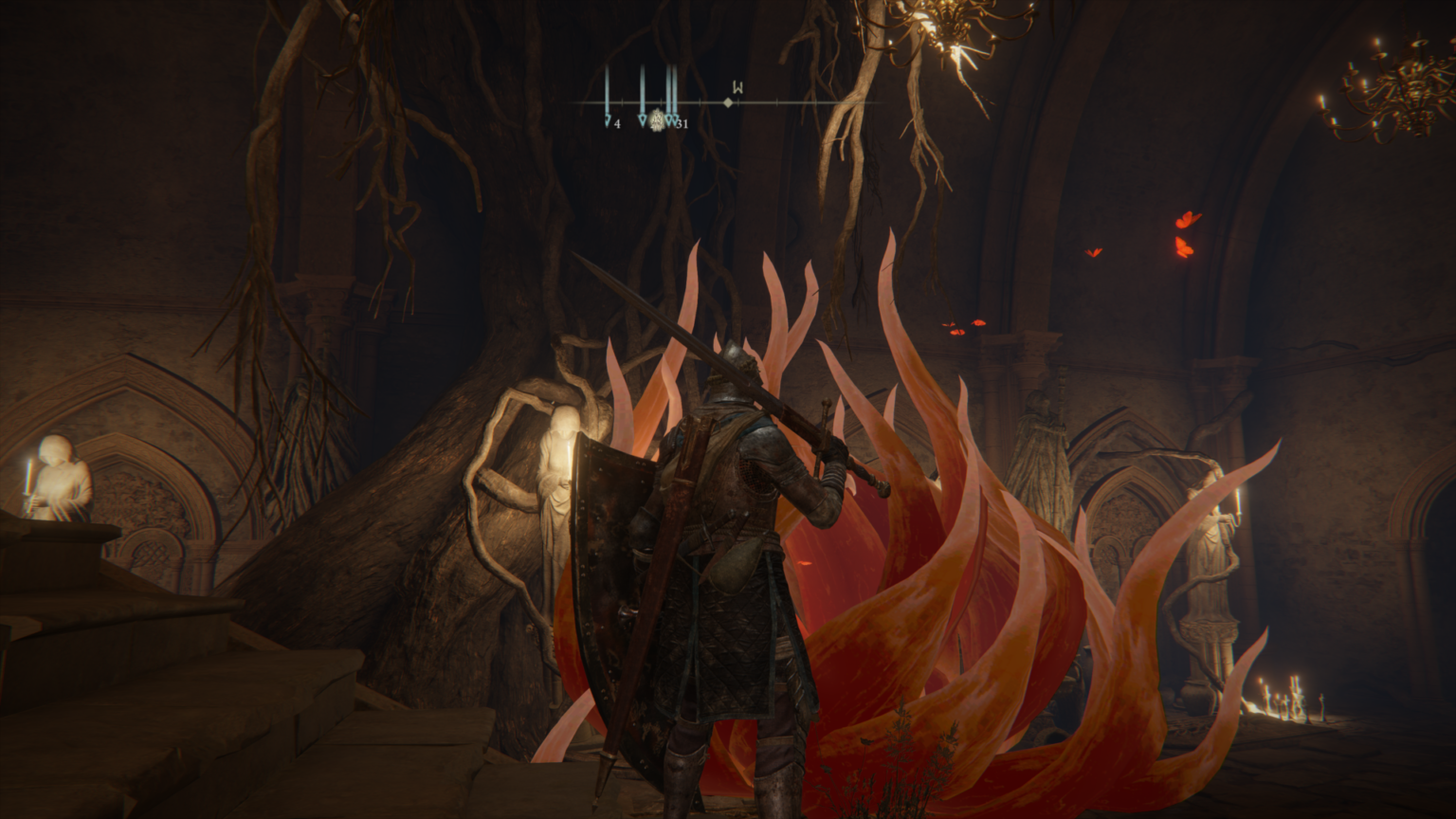The width and height of the screenshot is (1456, 819).
Task: Click the diamond waypoint marker on compass
Action: click(728, 102)
